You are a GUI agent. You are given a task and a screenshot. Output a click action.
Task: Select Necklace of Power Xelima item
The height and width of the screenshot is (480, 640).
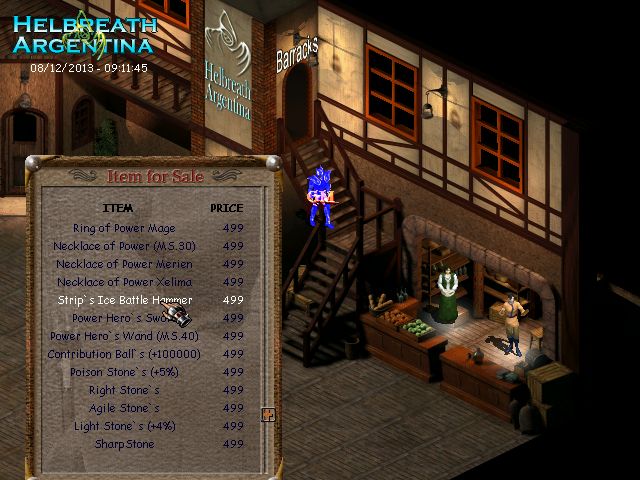pyautogui.click(x=124, y=282)
